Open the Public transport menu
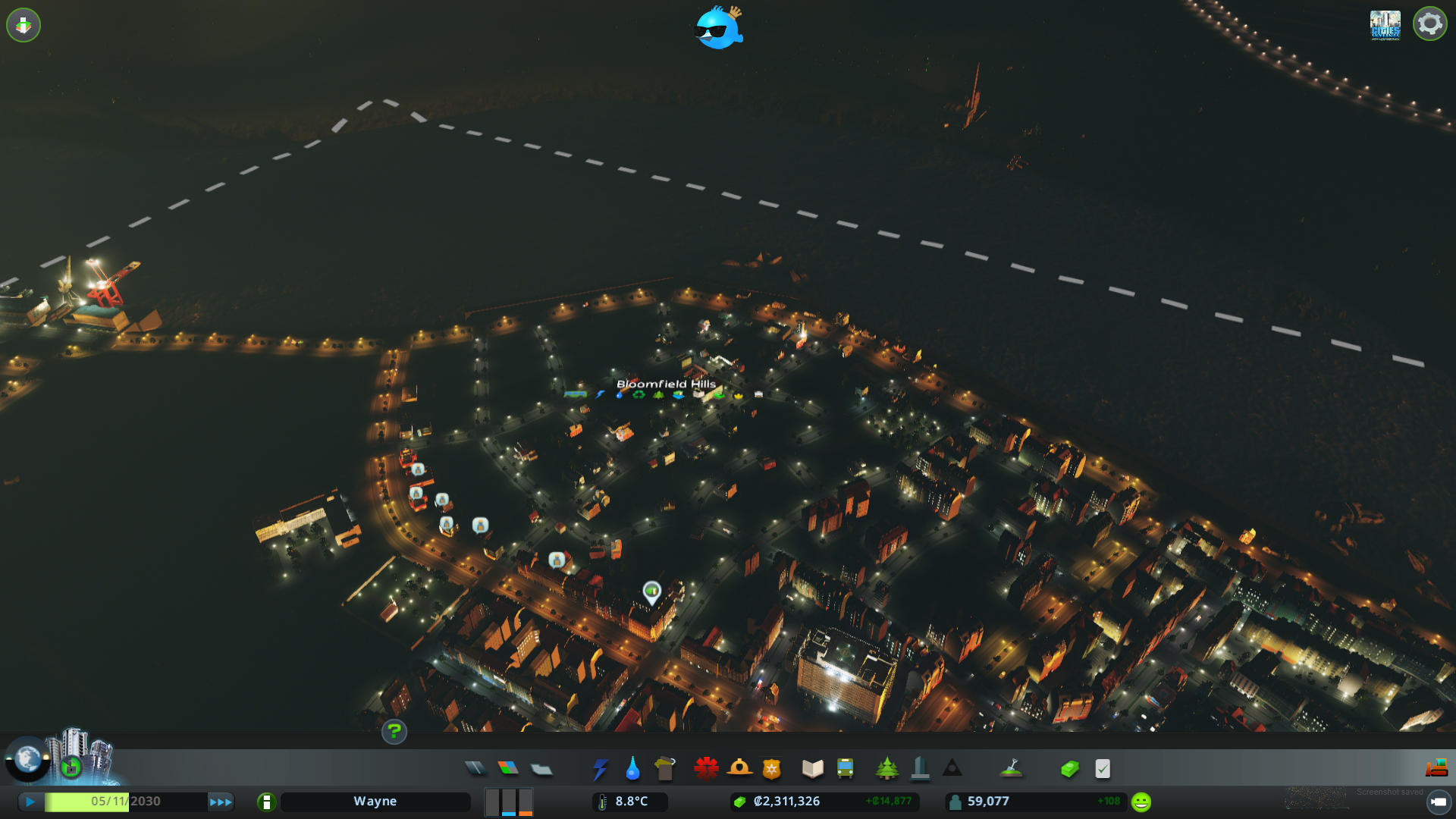1456x819 pixels. pyautogui.click(x=846, y=768)
